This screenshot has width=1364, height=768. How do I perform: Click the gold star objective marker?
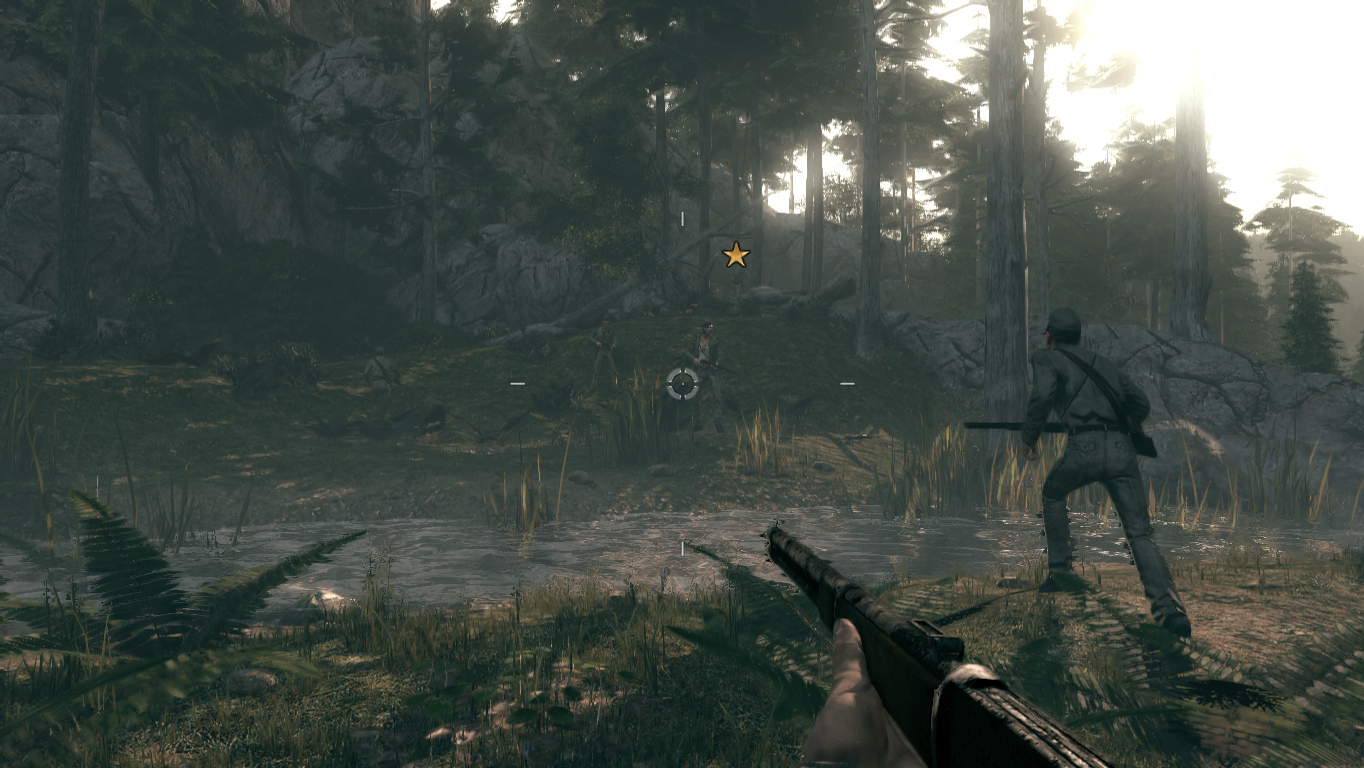tap(736, 255)
